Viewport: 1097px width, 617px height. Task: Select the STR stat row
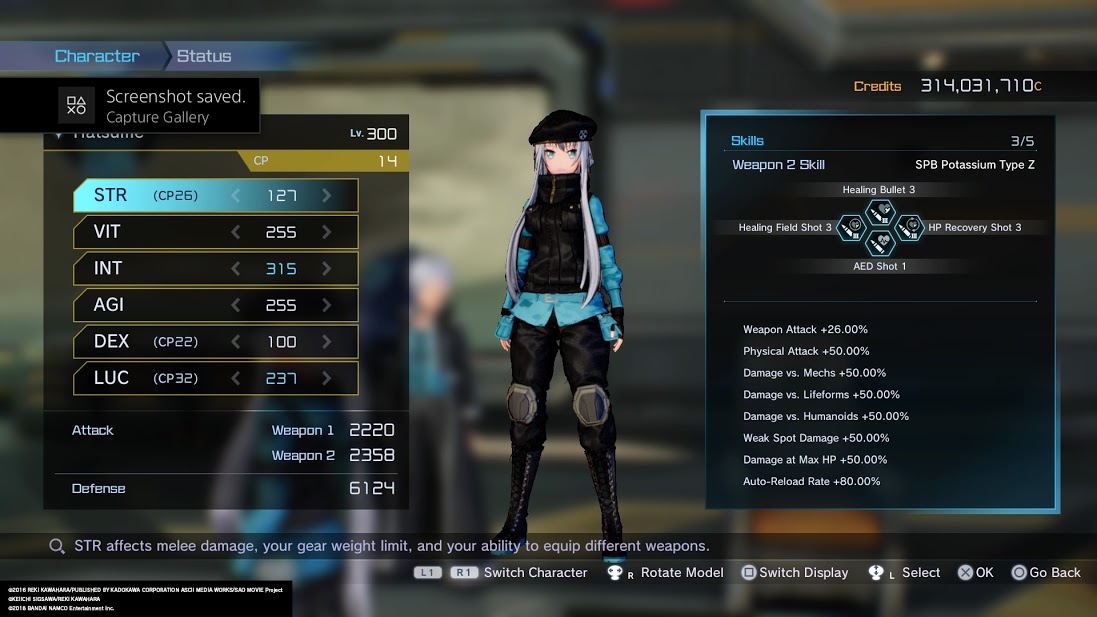215,196
